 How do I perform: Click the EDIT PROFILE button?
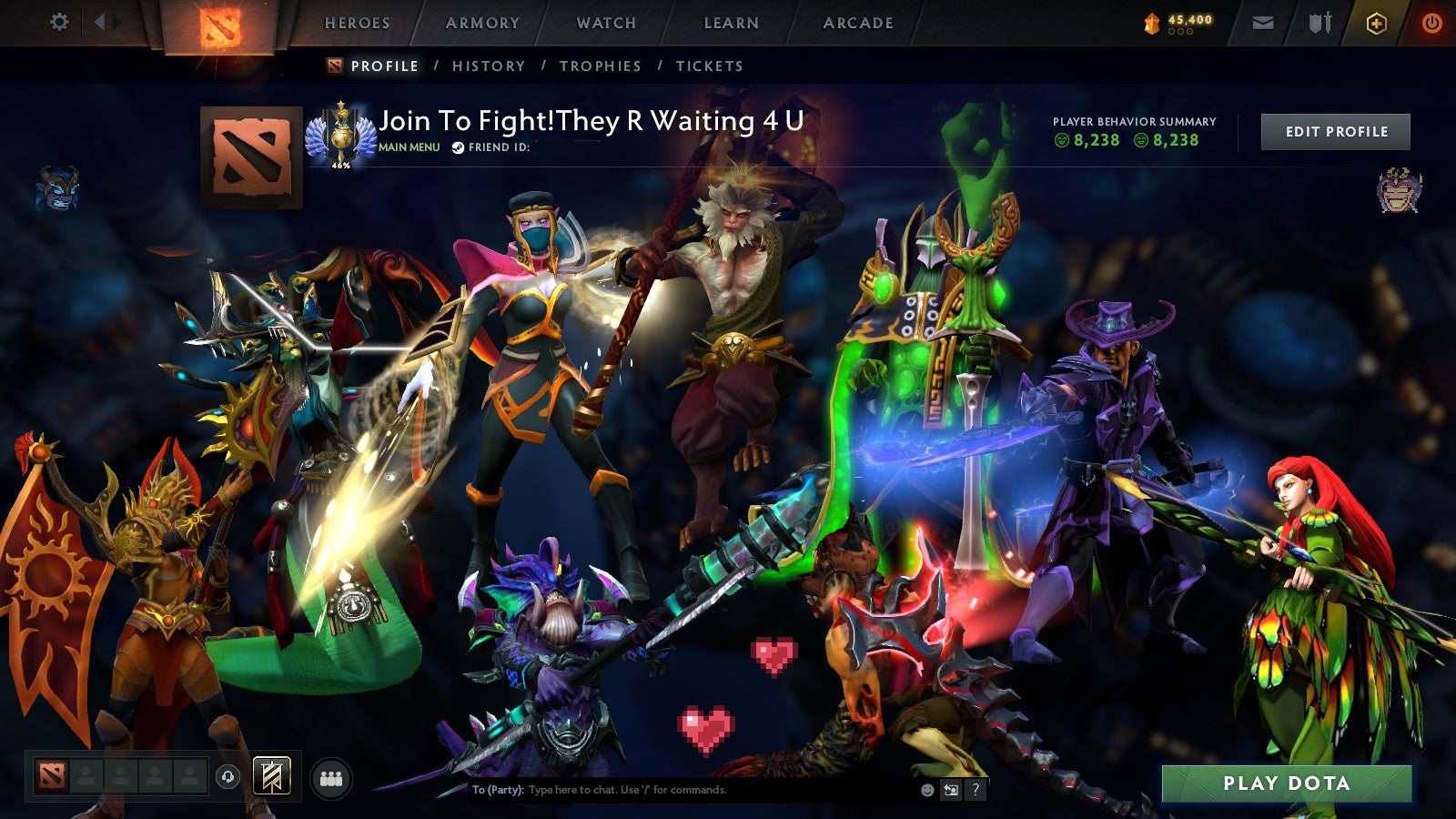[1334, 131]
